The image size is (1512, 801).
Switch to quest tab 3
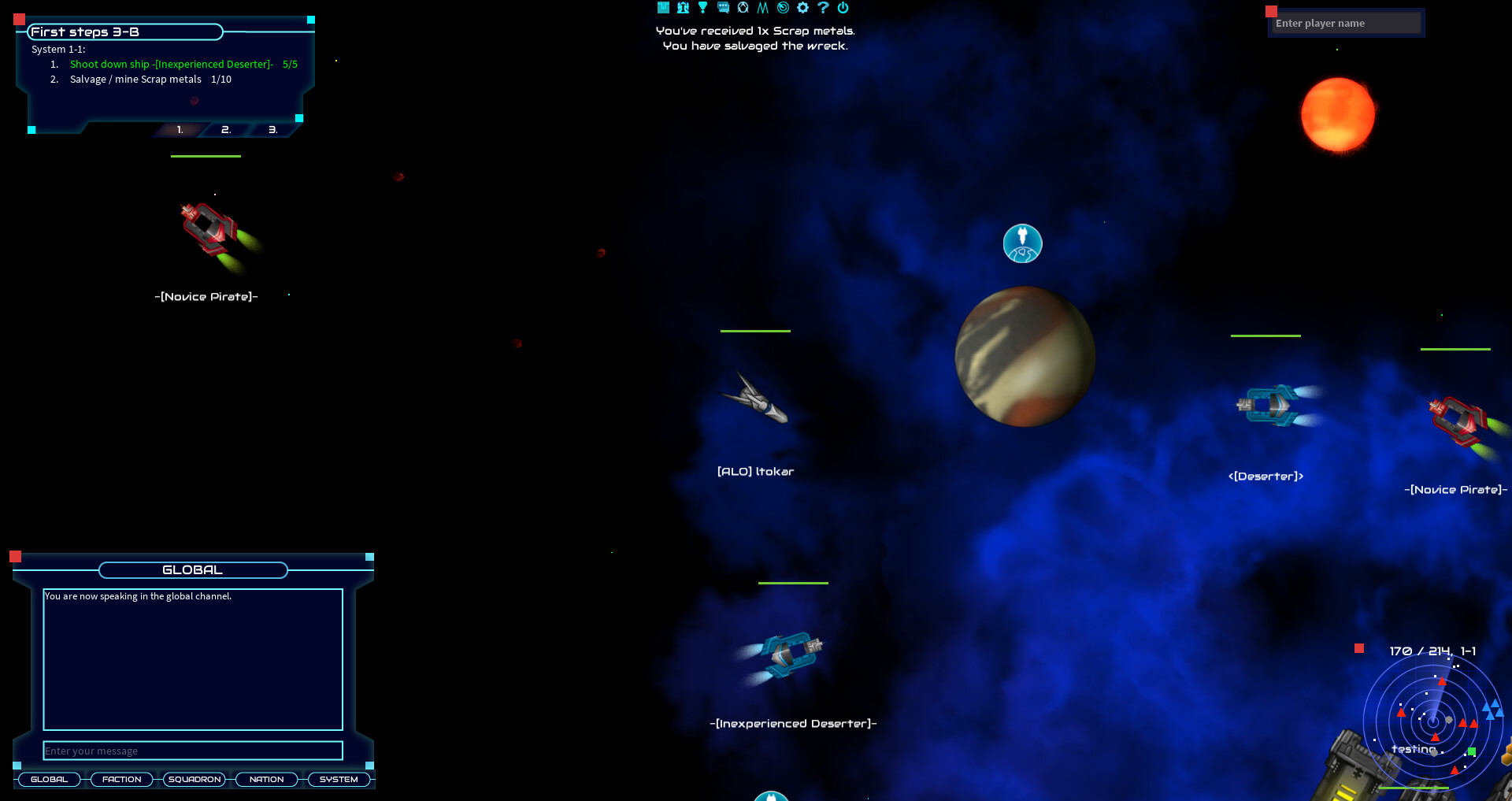(x=272, y=129)
